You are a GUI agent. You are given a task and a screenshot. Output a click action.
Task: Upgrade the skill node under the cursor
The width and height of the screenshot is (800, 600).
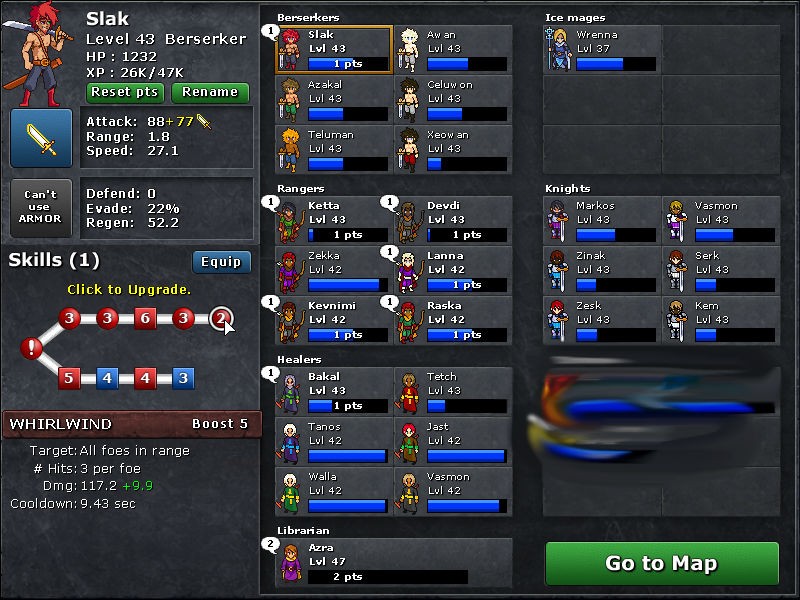[x=221, y=319]
